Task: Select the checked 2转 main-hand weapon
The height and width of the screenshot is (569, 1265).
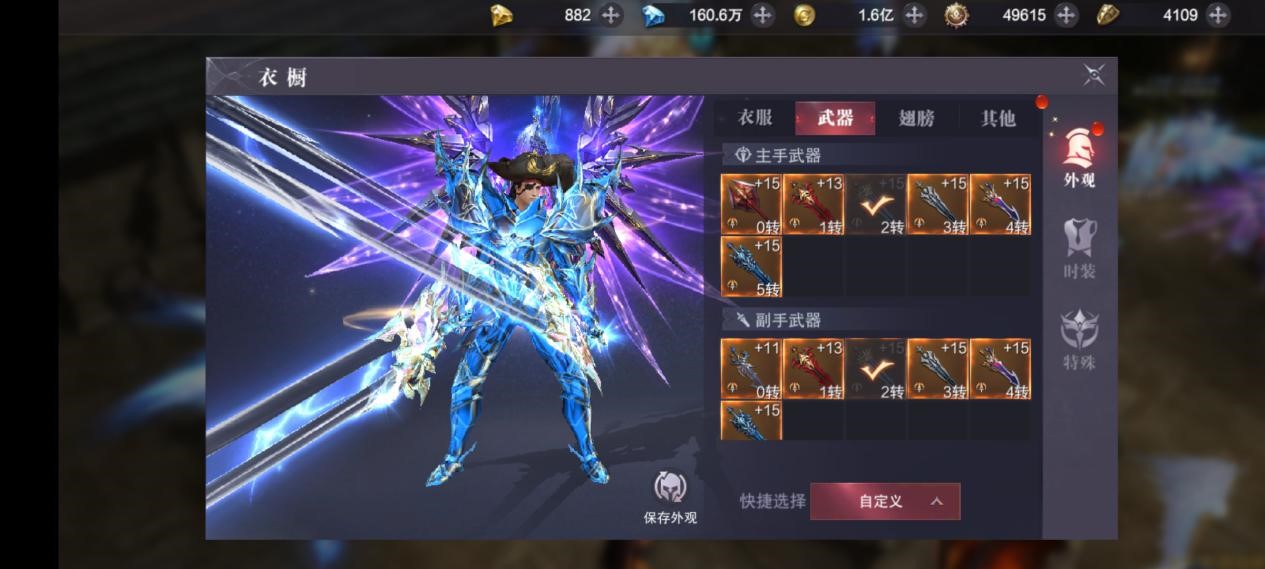Action: pyautogui.click(x=875, y=205)
